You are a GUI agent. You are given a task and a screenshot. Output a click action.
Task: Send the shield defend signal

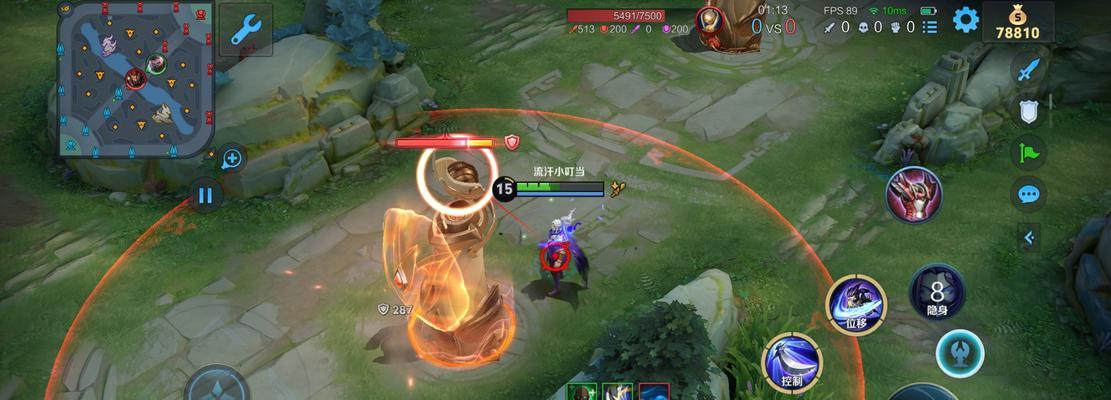pyautogui.click(x=1028, y=112)
